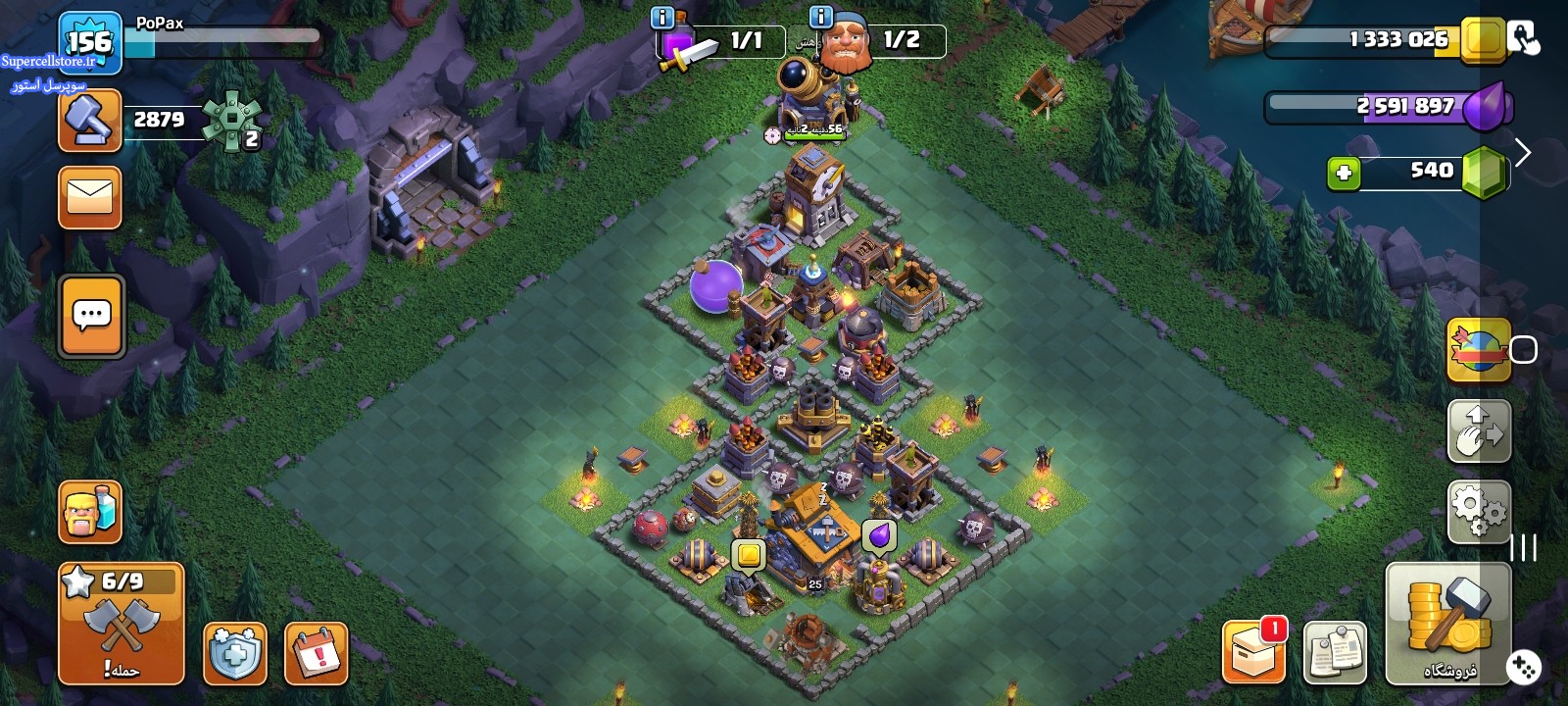Image resolution: width=1568 pixels, height=706 pixels.
Task: Open the Attack button with crossed axes
Action: (x=122, y=624)
